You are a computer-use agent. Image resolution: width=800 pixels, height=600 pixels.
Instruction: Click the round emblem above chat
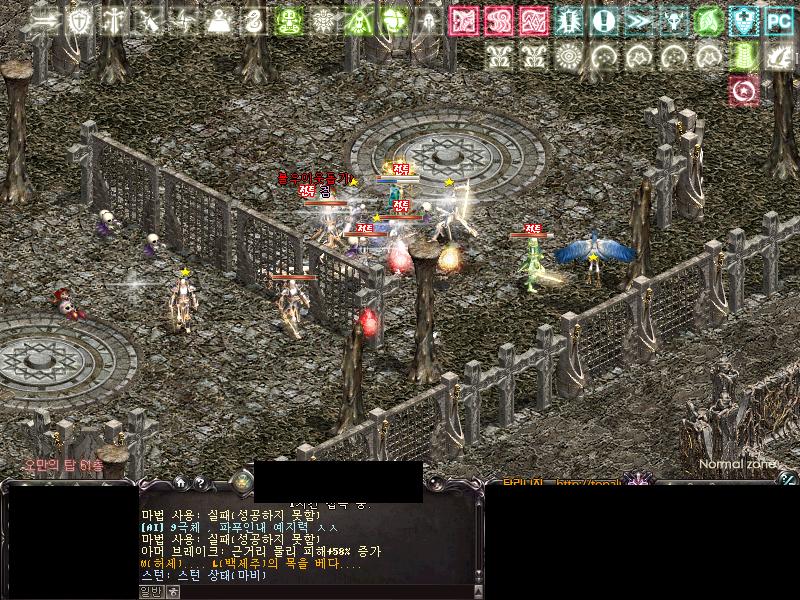click(x=240, y=482)
